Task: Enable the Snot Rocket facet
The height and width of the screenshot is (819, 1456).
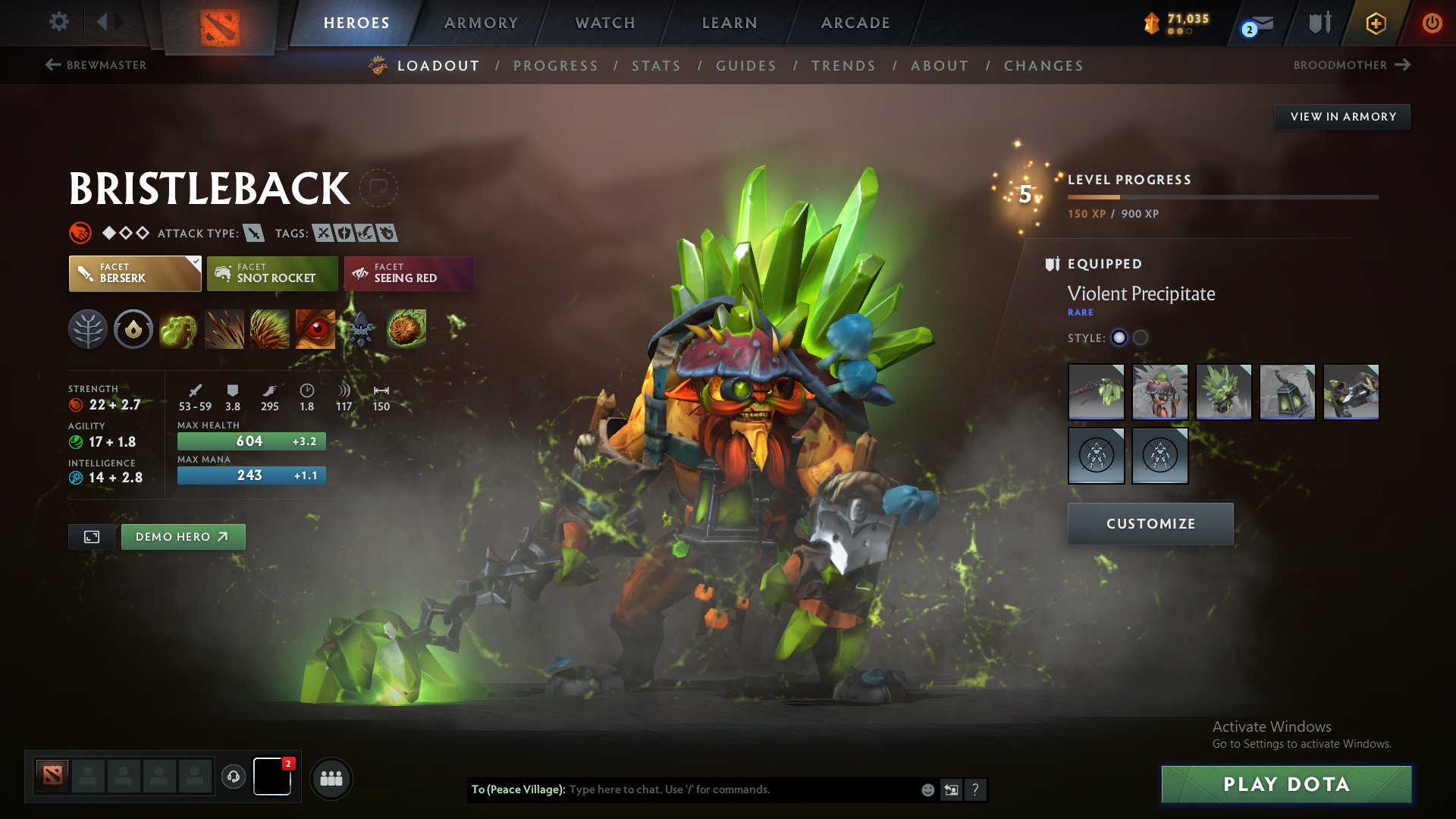Action: (271, 273)
